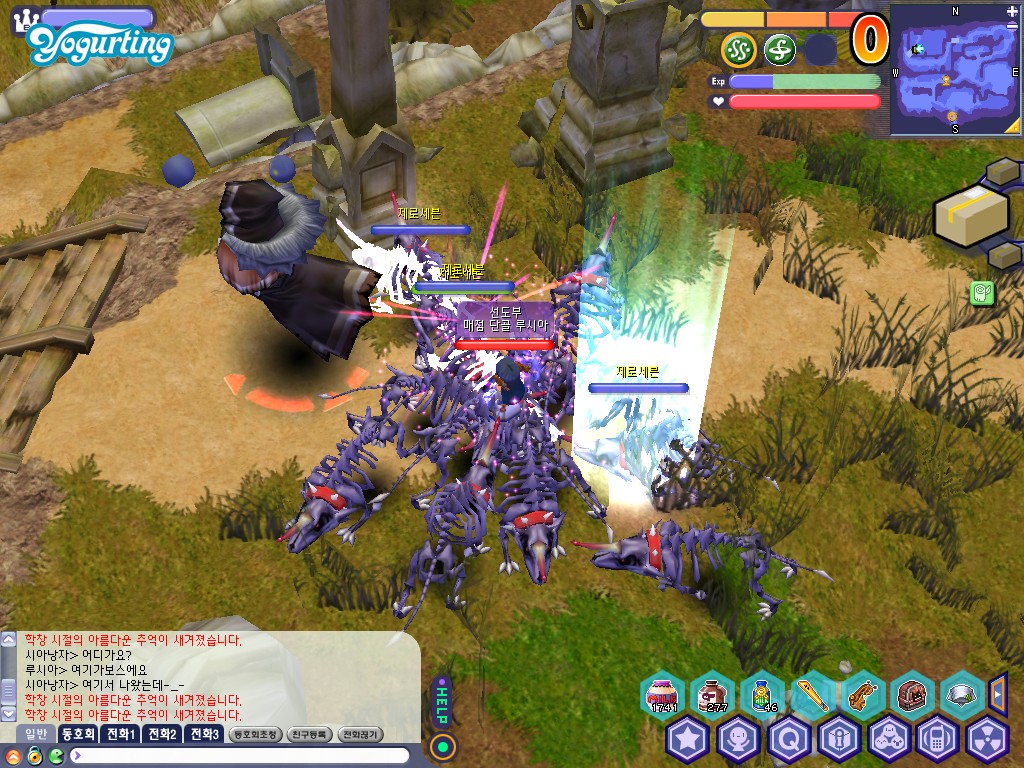Use the milk jar item with count 1741
Image resolution: width=1024 pixels, height=768 pixels.
(662, 694)
